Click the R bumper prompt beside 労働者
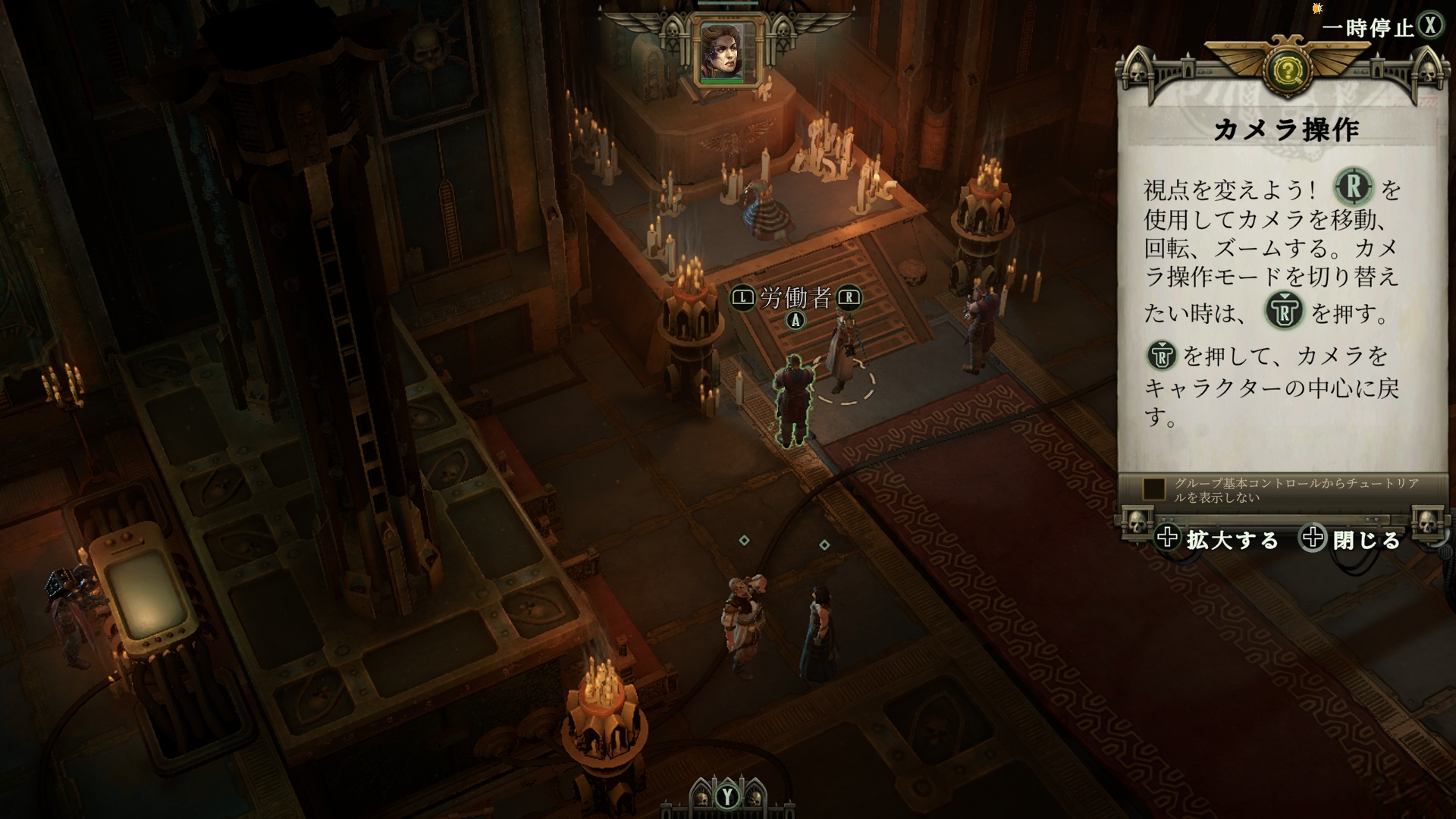 [x=849, y=297]
